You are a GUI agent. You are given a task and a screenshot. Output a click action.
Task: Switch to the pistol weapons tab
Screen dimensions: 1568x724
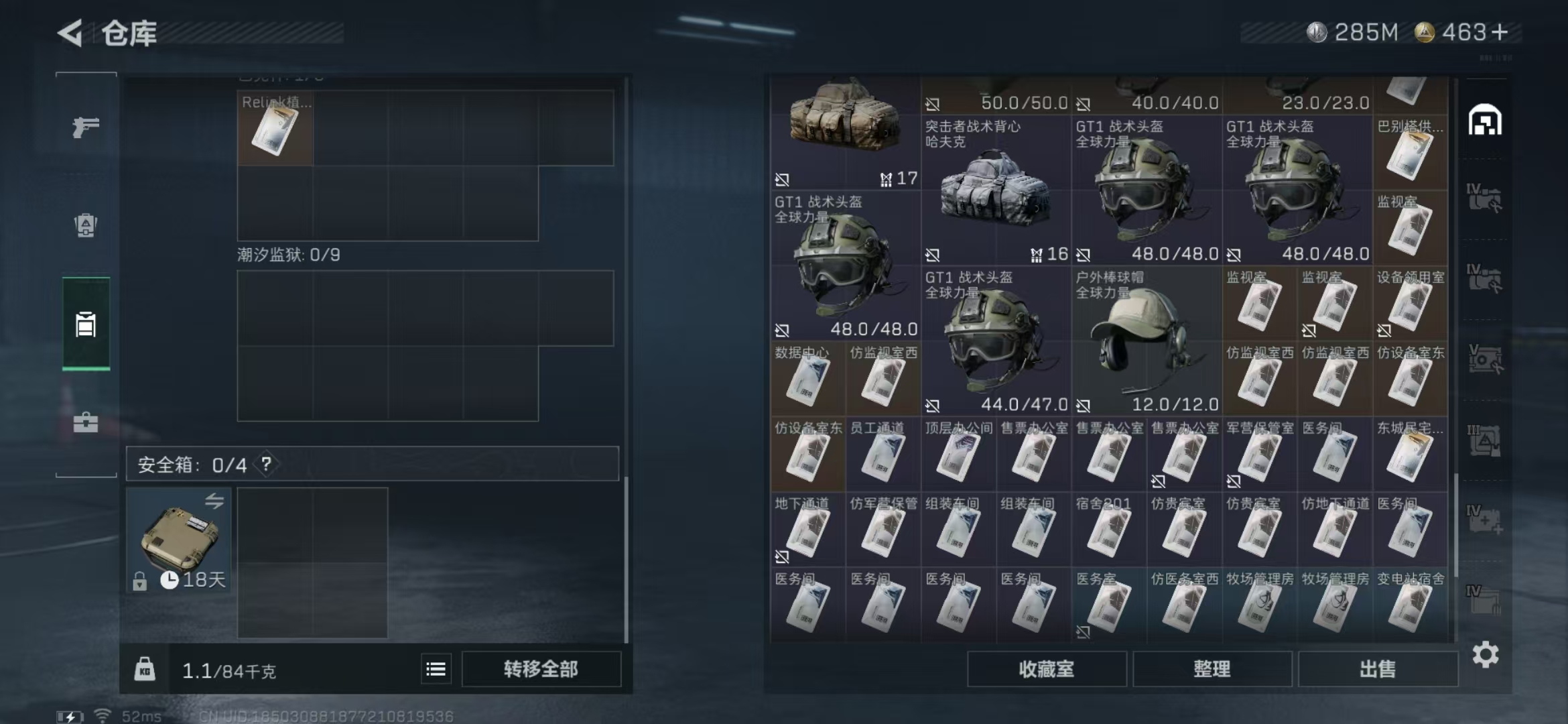[x=86, y=127]
